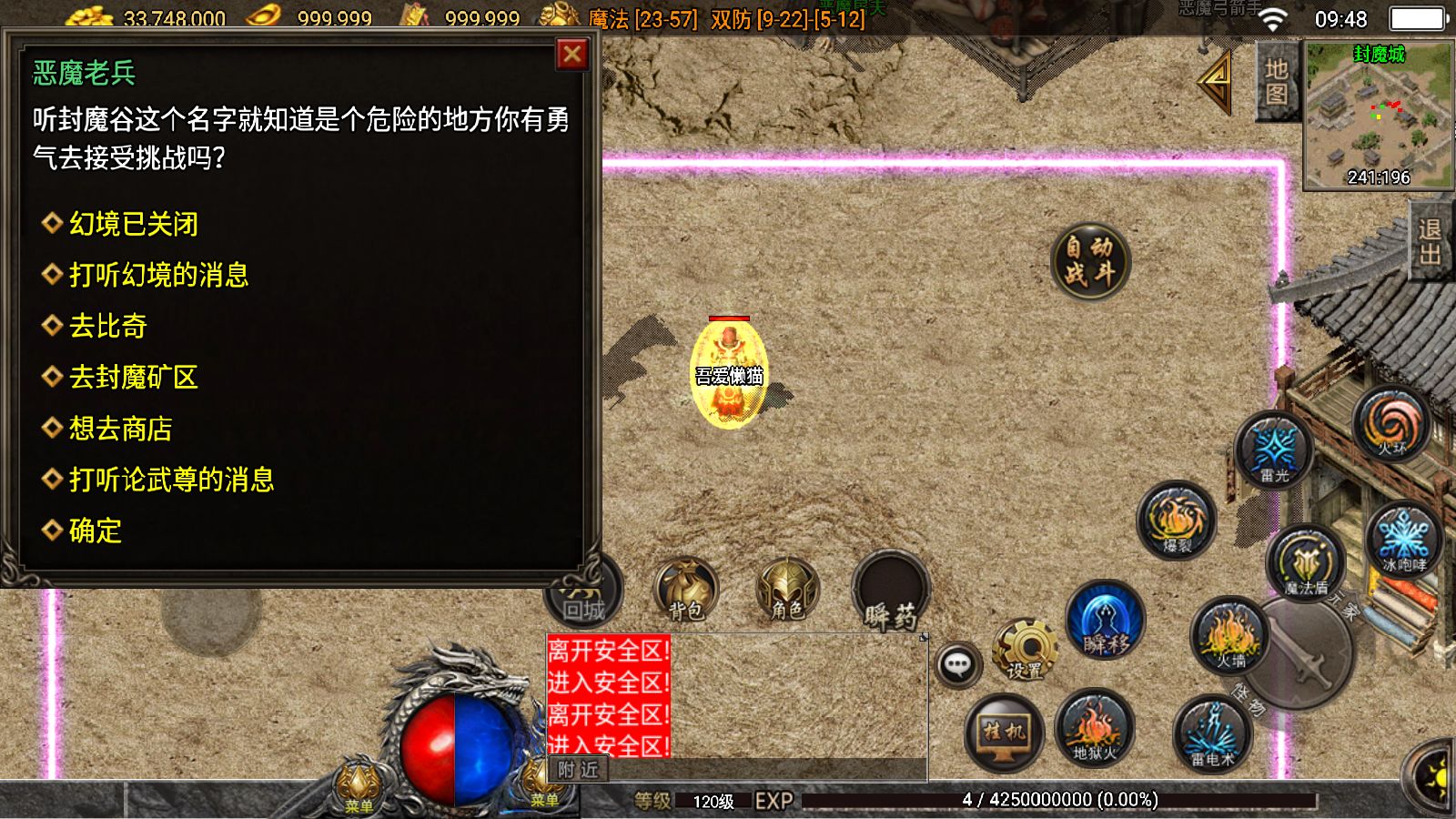Image resolution: width=1456 pixels, height=819 pixels.
Task: Open the 背包 backpack
Action: [x=685, y=591]
